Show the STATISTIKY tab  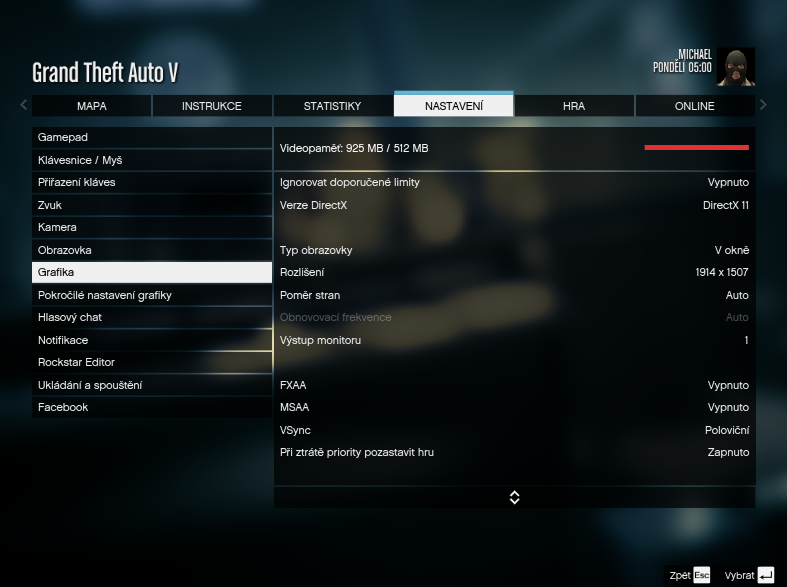pos(332,106)
